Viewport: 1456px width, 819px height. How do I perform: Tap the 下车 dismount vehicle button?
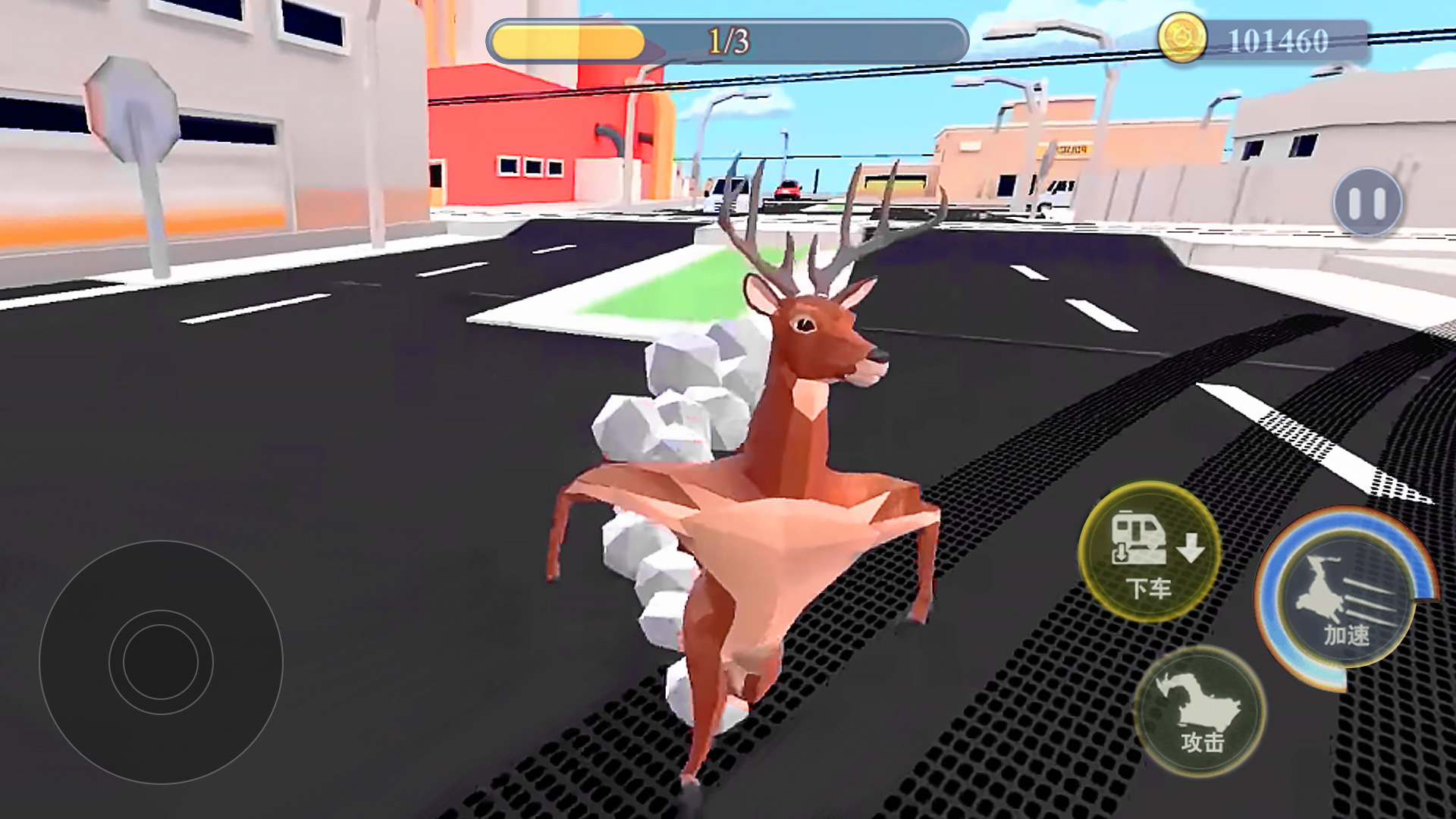pos(1149,551)
